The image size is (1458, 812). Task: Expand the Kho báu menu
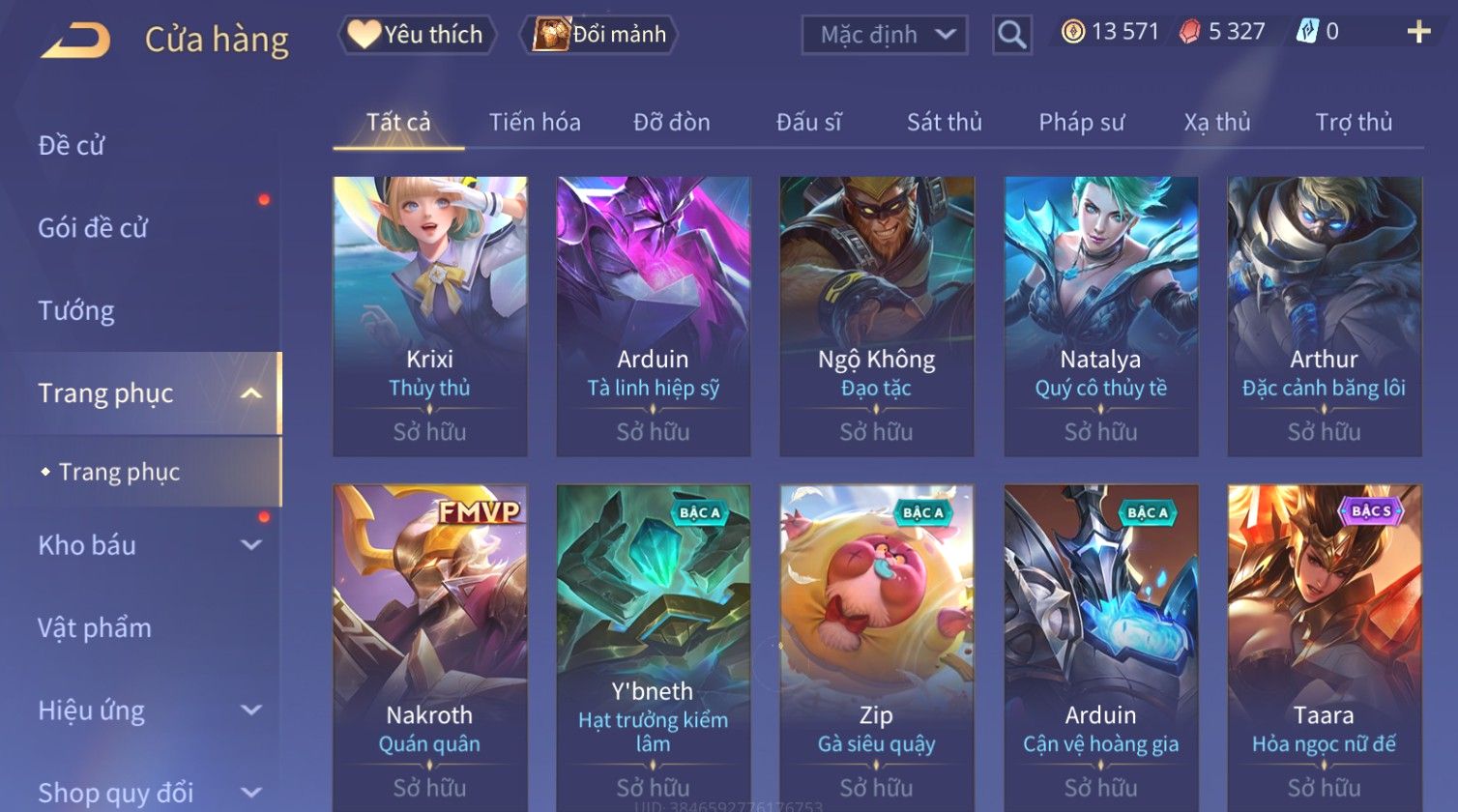(x=145, y=545)
